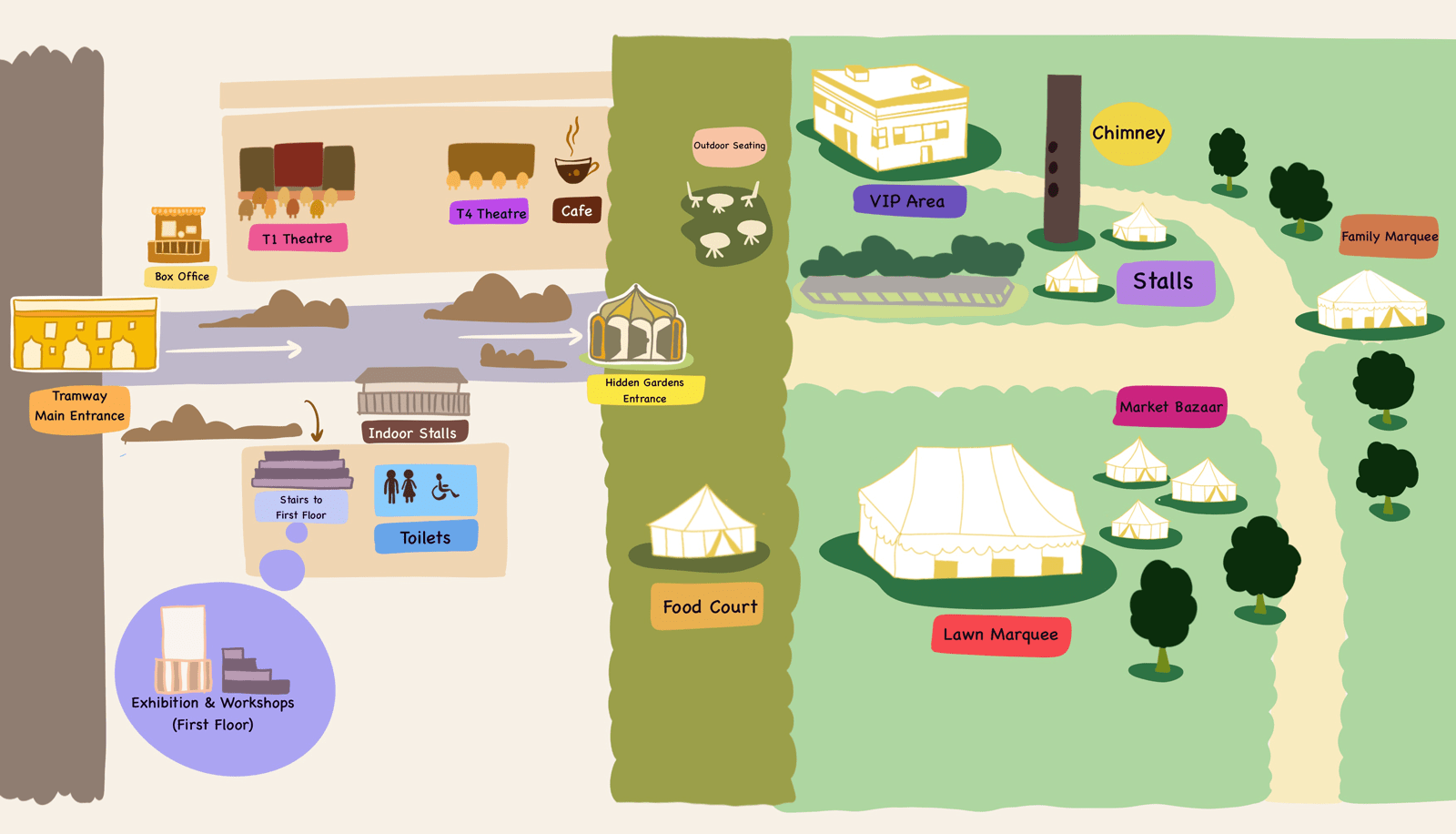Select the Tramway Main Entrance label
This screenshot has height=834, width=1456.
[x=79, y=407]
